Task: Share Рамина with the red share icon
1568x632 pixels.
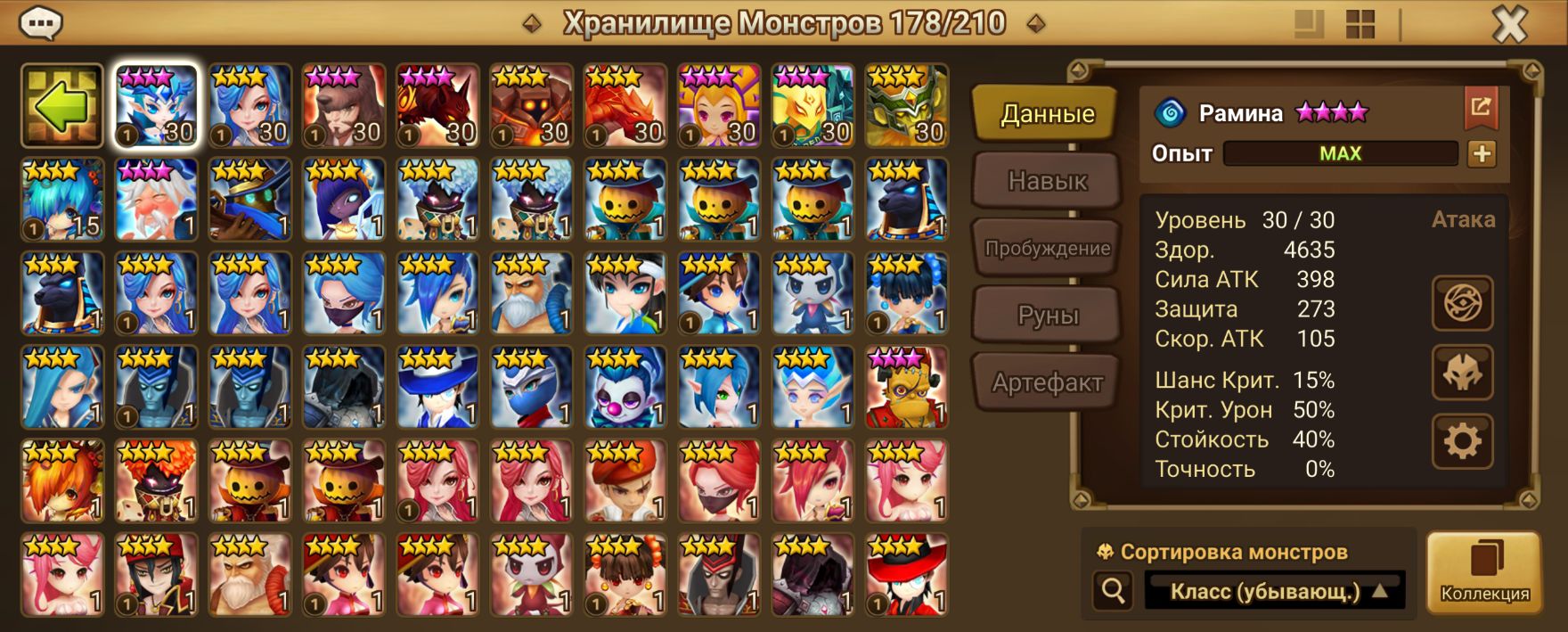Action: [x=1481, y=108]
